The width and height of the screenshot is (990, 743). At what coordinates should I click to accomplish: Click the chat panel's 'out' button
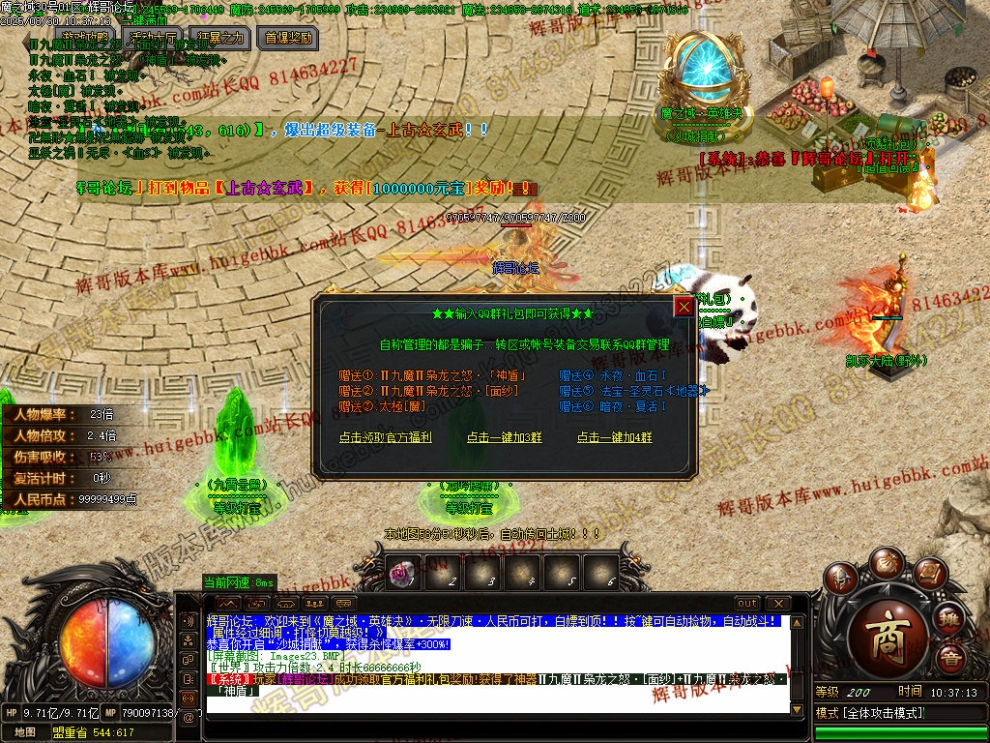747,604
